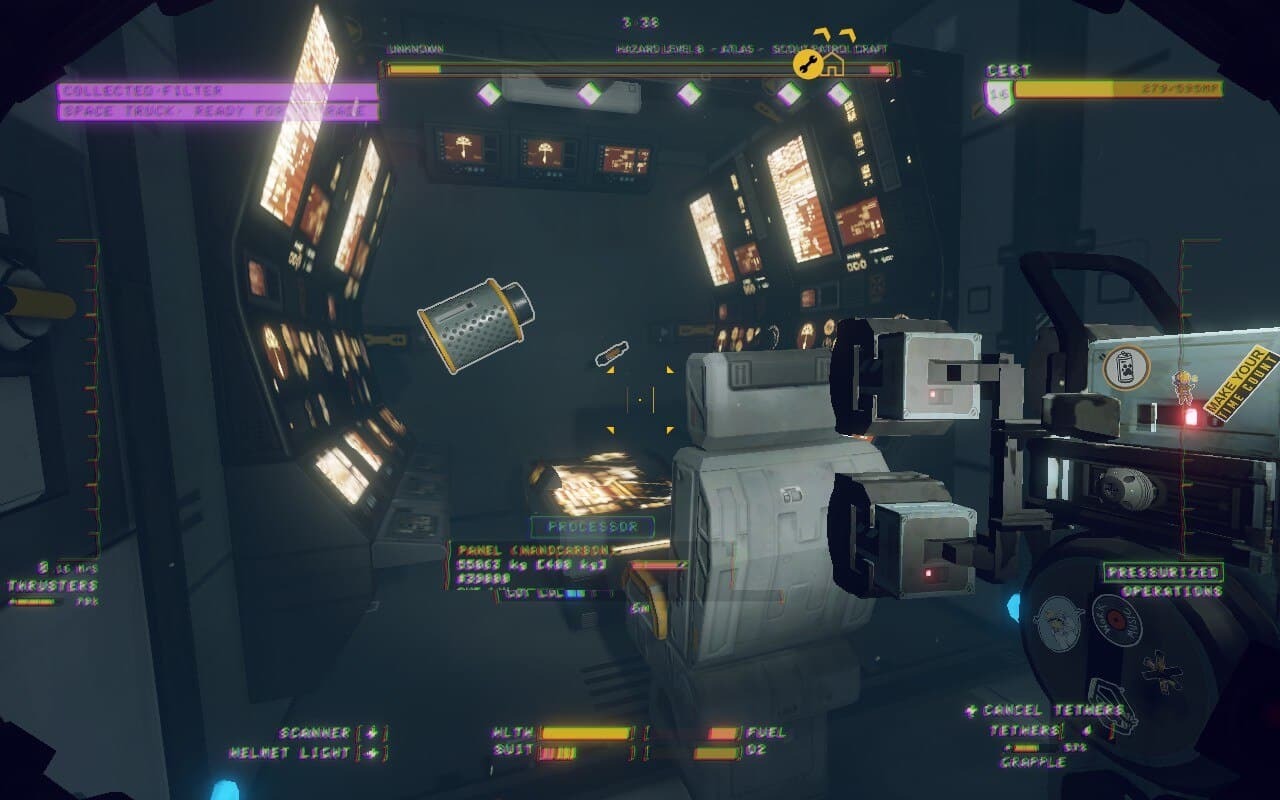Click the house icon on the salvage bar
The height and width of the screenshot is (800, 1280).
[x=832, y=65]
